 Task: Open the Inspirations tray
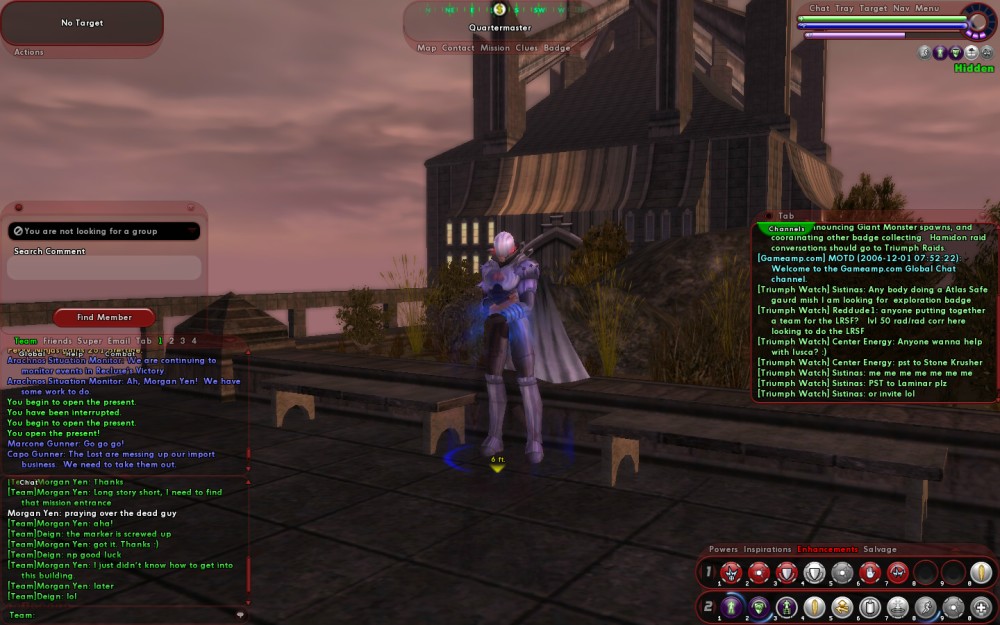(767, 549)
